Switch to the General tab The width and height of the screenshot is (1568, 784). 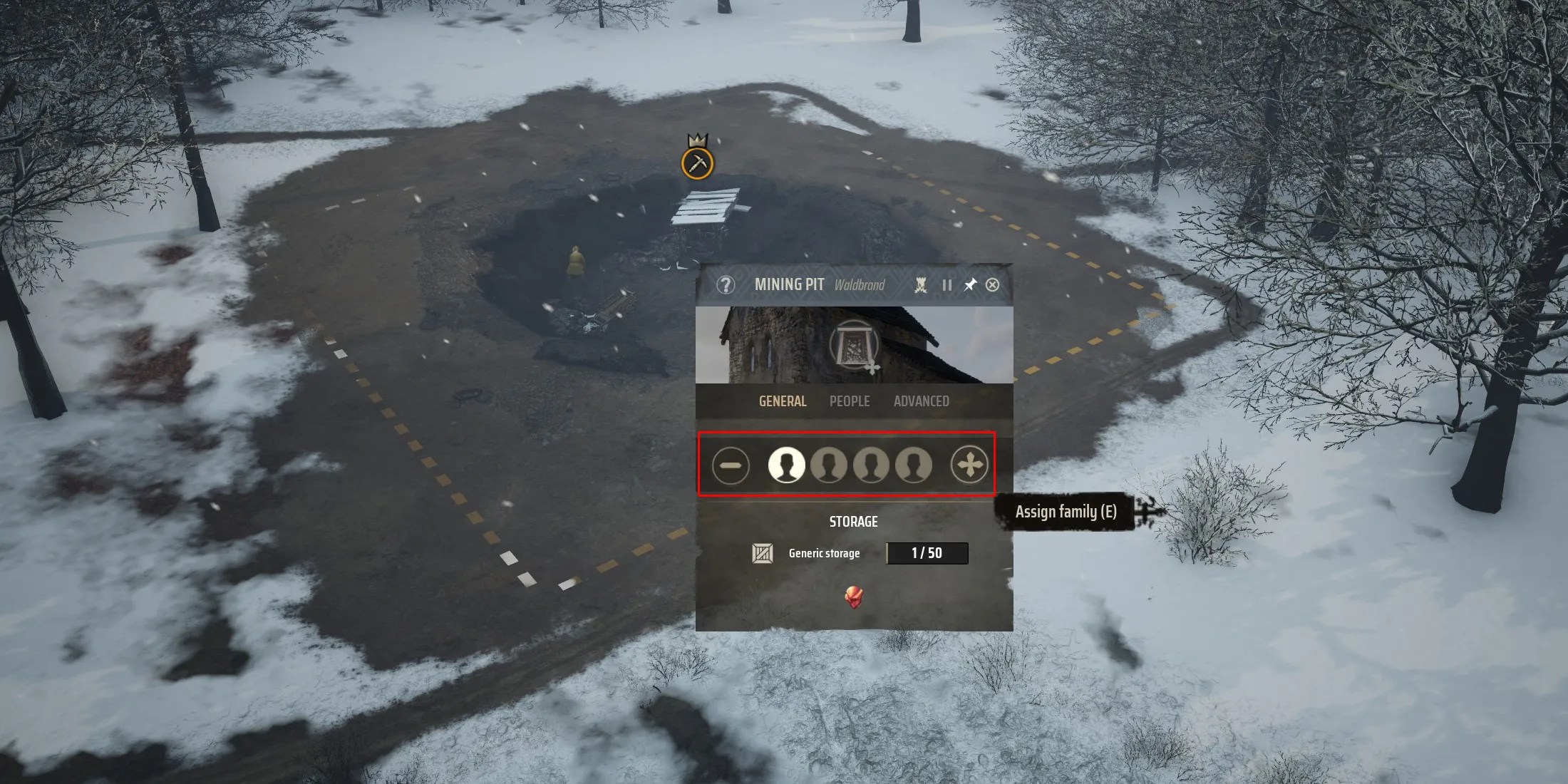click(783, 401)
